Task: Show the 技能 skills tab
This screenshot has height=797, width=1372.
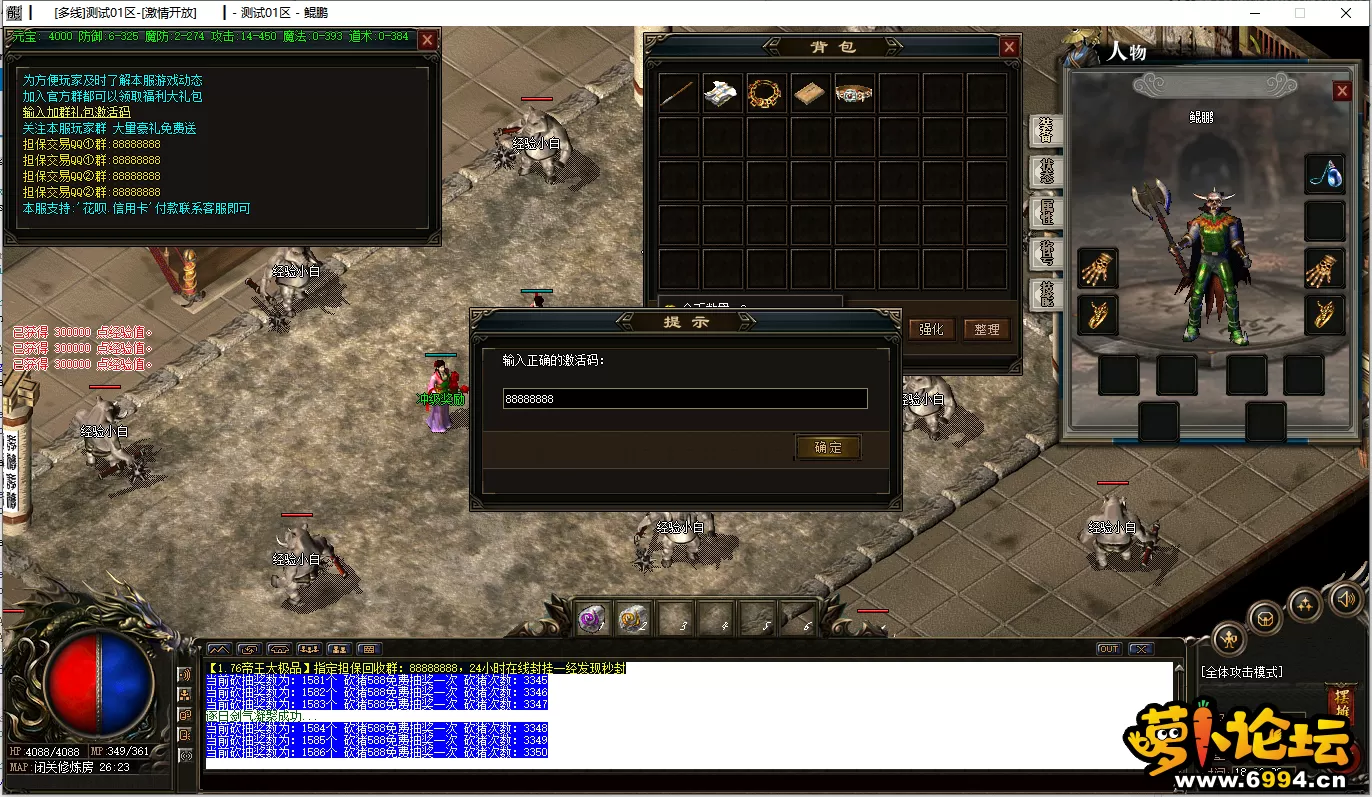Action: point(1045,294)
